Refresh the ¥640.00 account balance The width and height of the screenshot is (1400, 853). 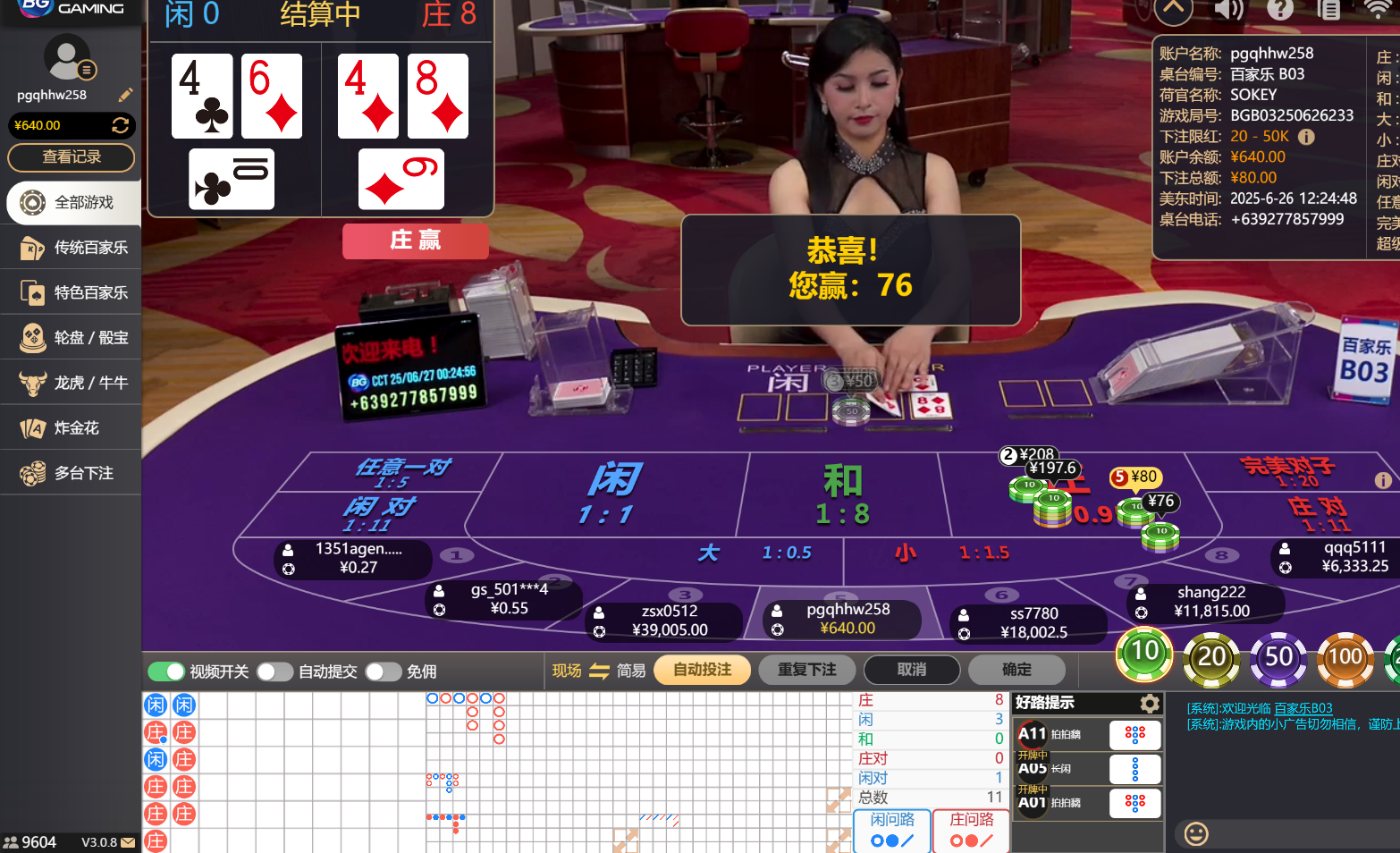121,125
